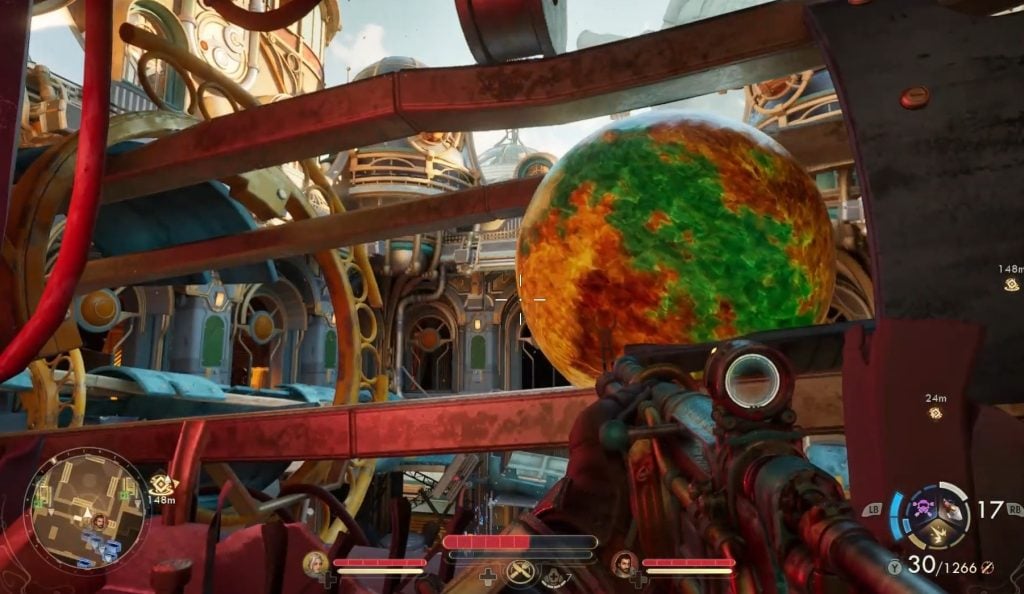The height and width of the screenshot is (594, 1024).
Task: Select the top-right item segment of the wheel
Action: (x=951, y=508)
